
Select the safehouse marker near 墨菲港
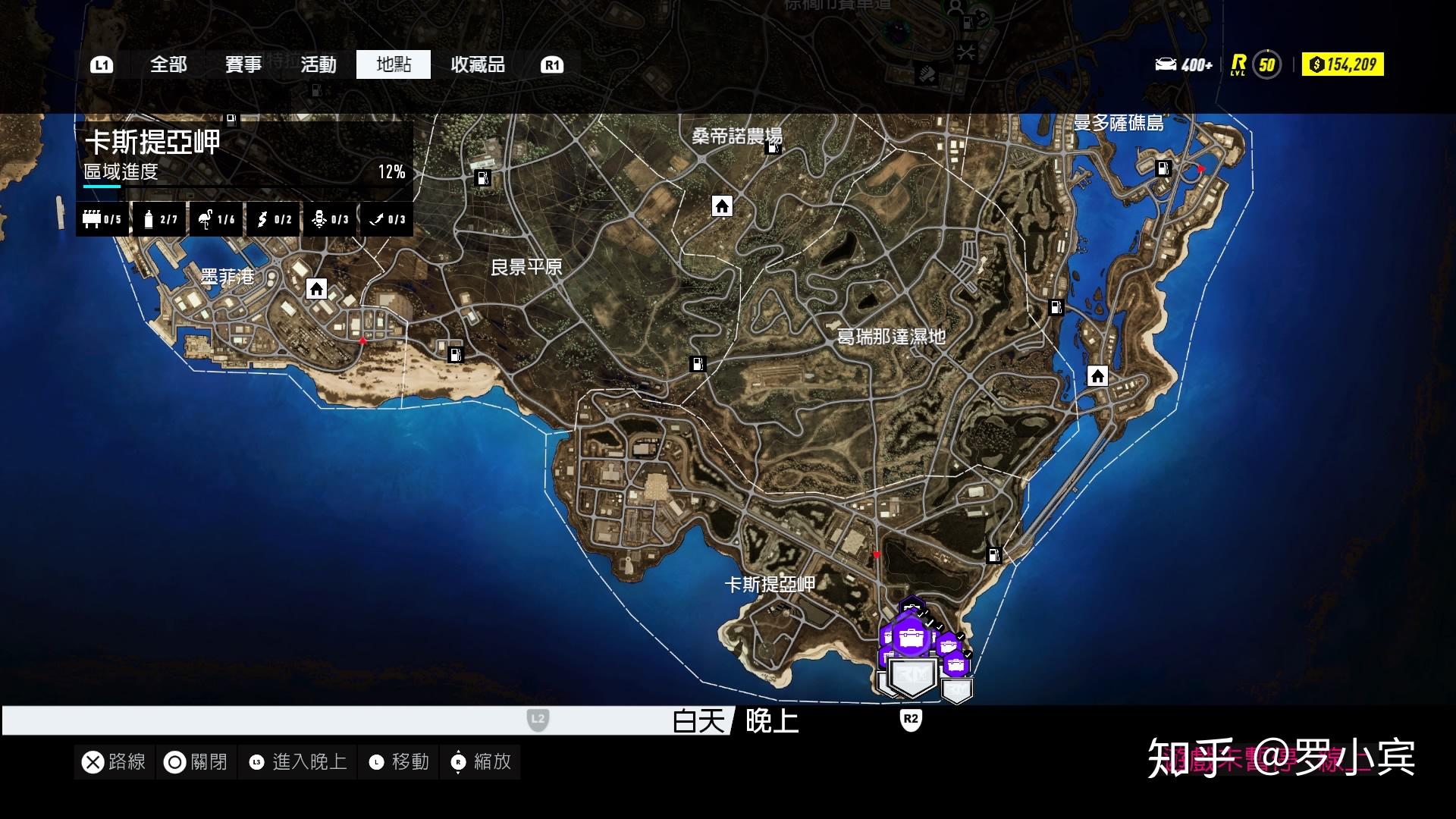316,289
